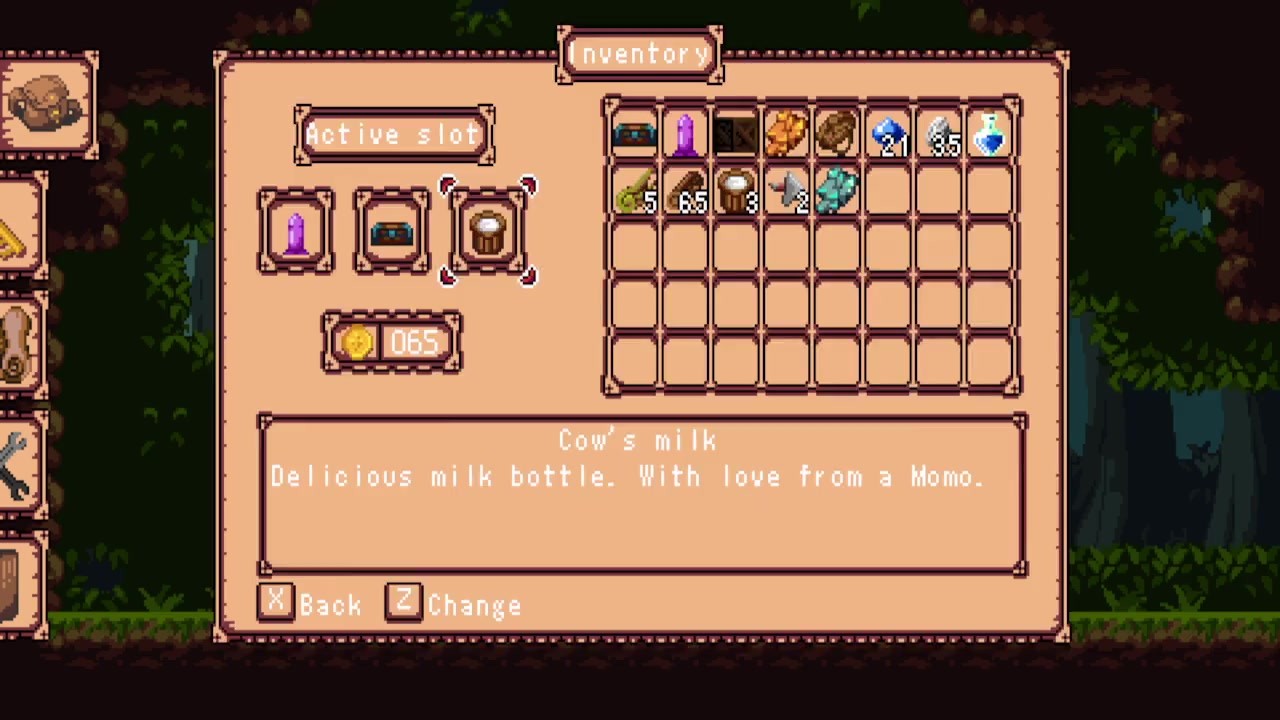Select the green key stack of 5
The image size is (1280, 720).
634,192
